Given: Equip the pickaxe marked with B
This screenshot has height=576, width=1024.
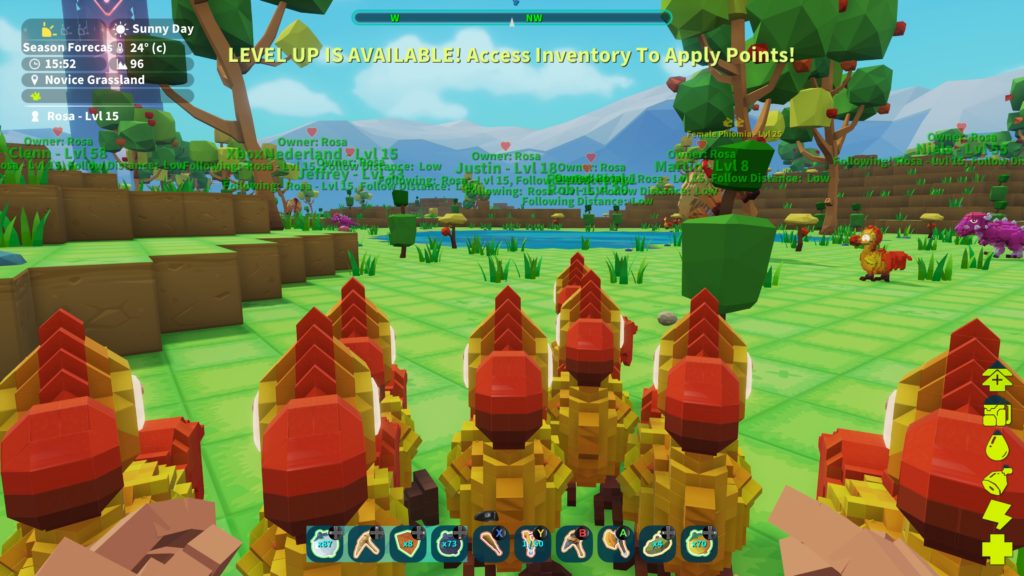Looking at the screenshot, I should coord(574,544).
